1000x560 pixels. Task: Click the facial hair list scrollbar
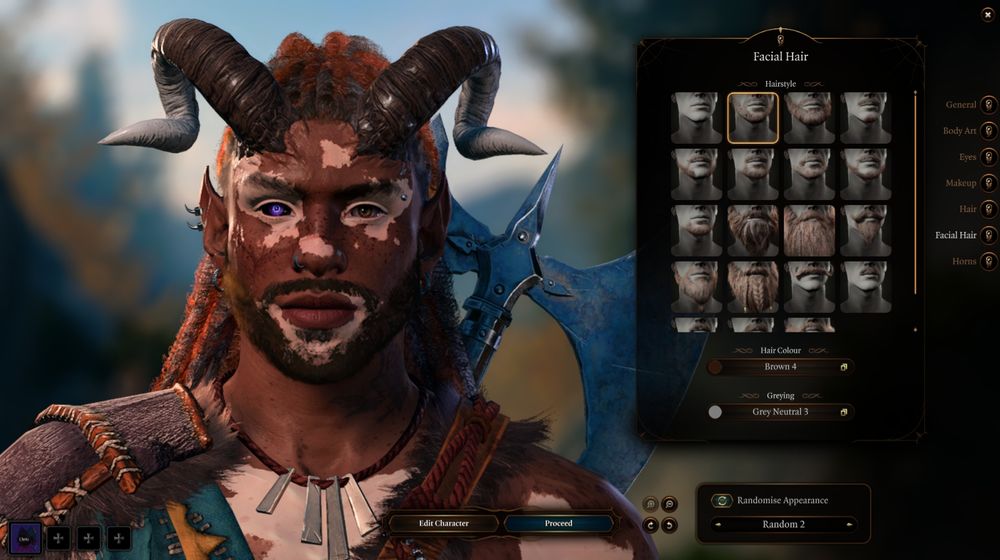(x=915, y=190)
